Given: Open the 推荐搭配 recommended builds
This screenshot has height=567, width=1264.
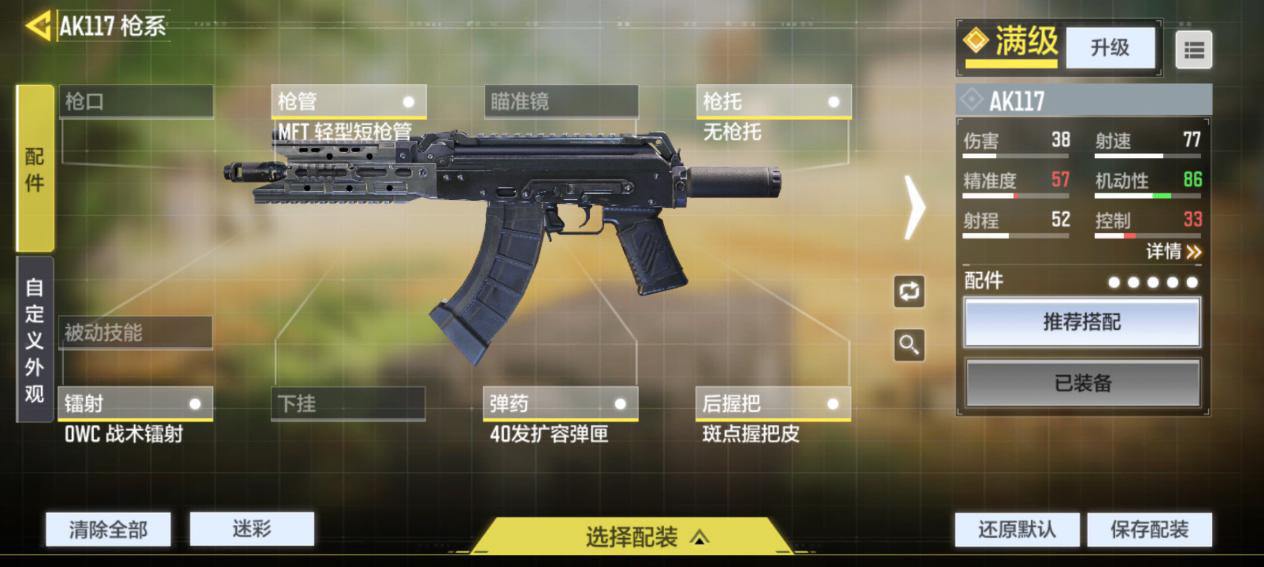Looking at the screenshot, I should tap(1082, 322).
